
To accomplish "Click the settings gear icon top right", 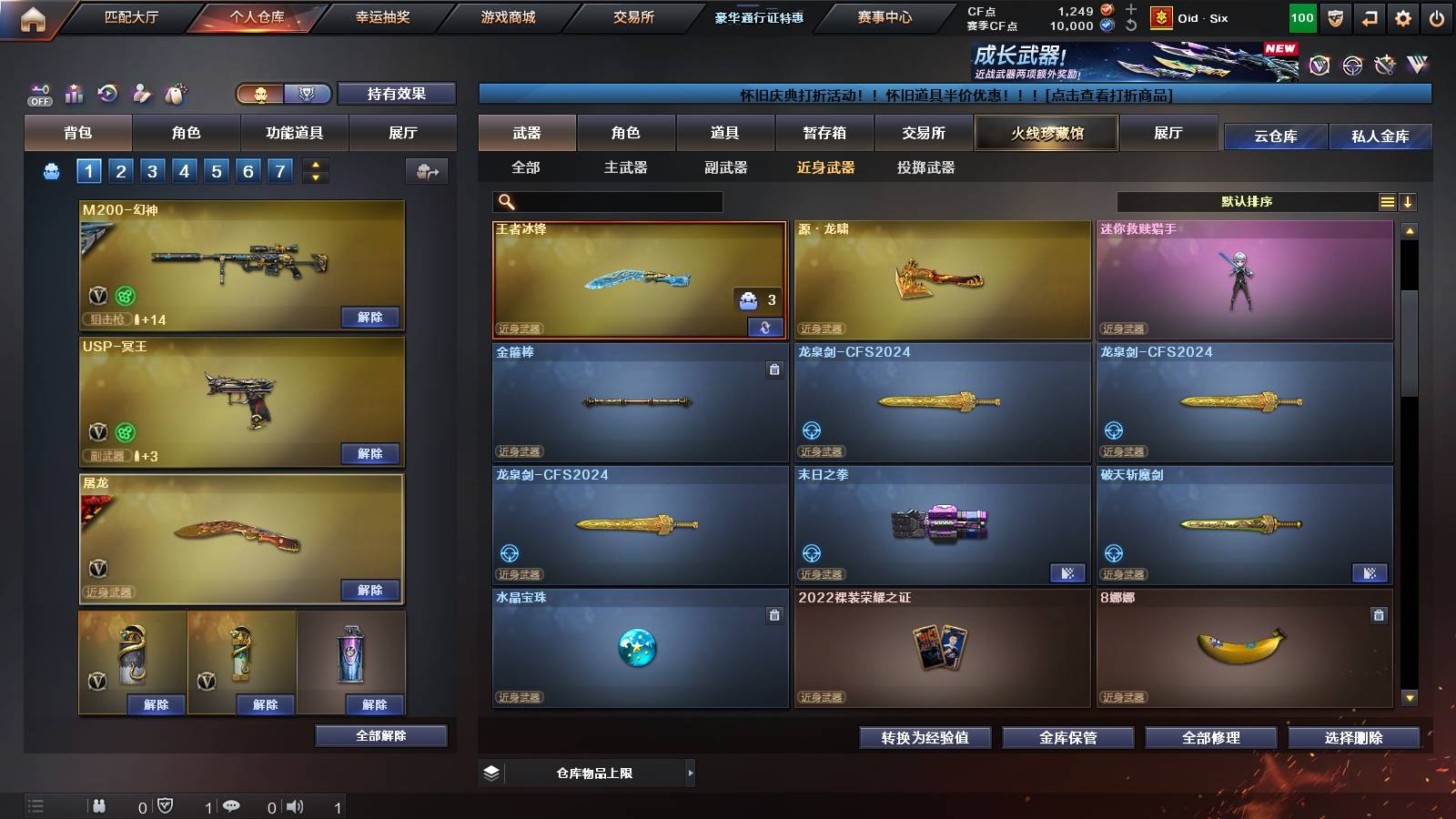I will click(1402, 16).
